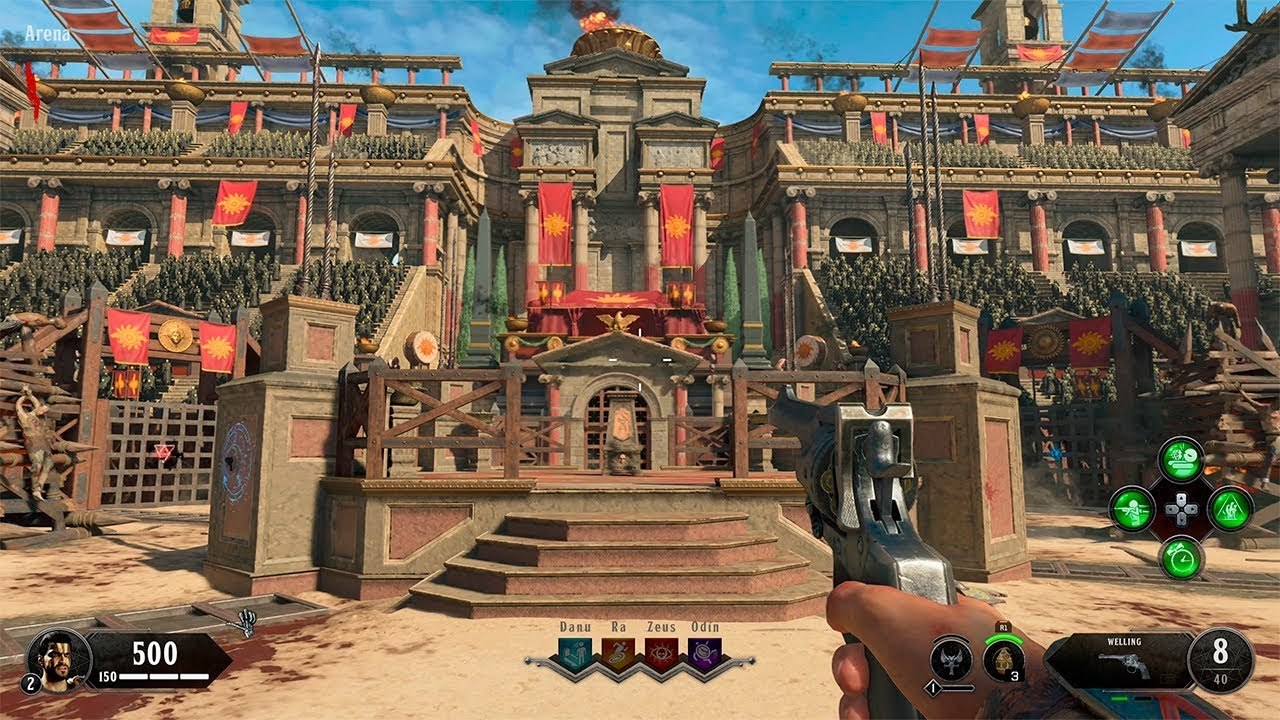Select the winged special weapon icon
The image size is (1280, 720).
[951, 659]
